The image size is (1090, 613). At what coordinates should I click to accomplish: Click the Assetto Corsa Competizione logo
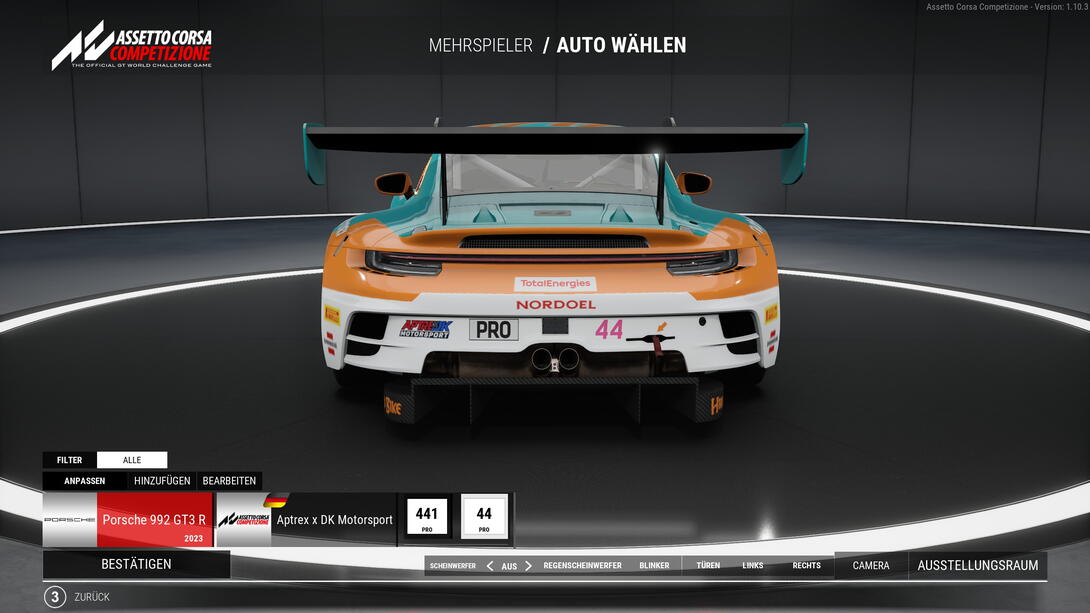[132, 48]
